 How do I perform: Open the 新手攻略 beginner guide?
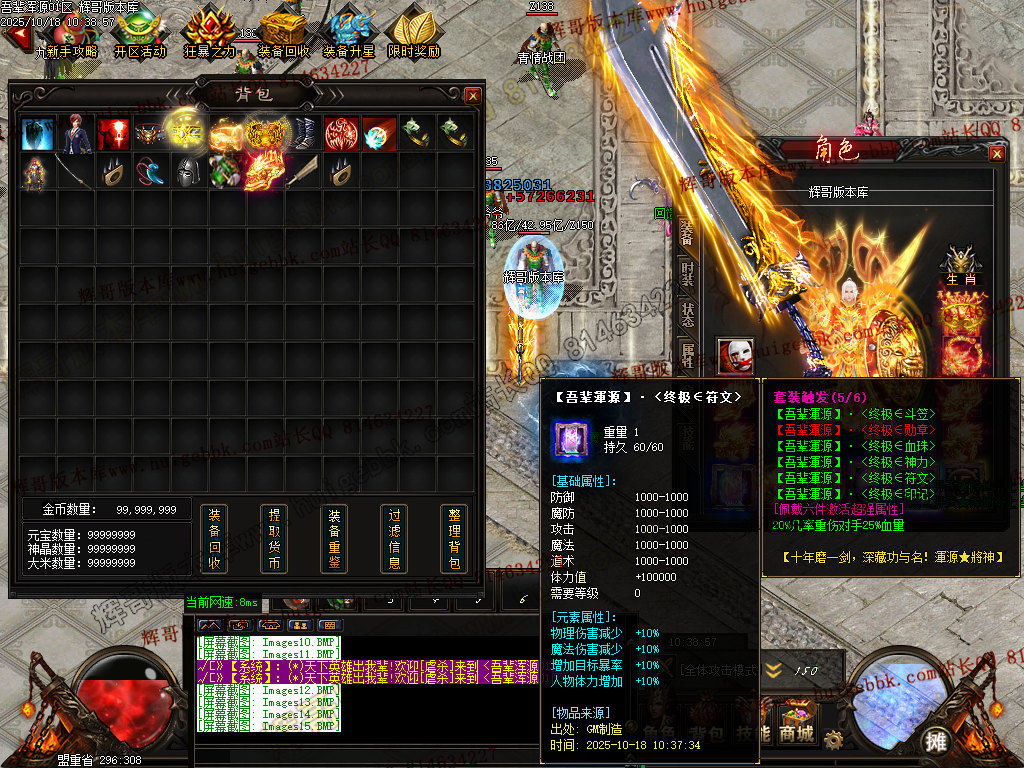66,33
